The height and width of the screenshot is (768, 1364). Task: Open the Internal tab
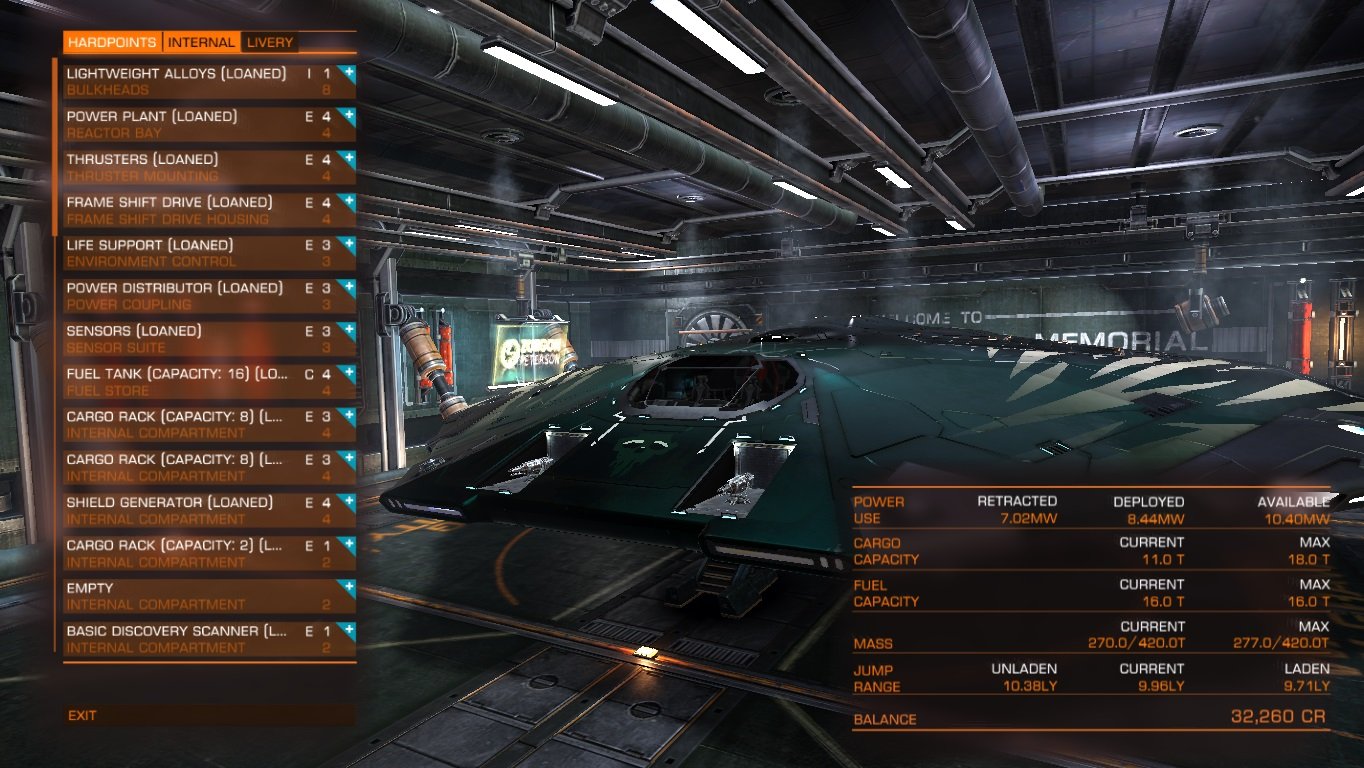click(201, 42)
